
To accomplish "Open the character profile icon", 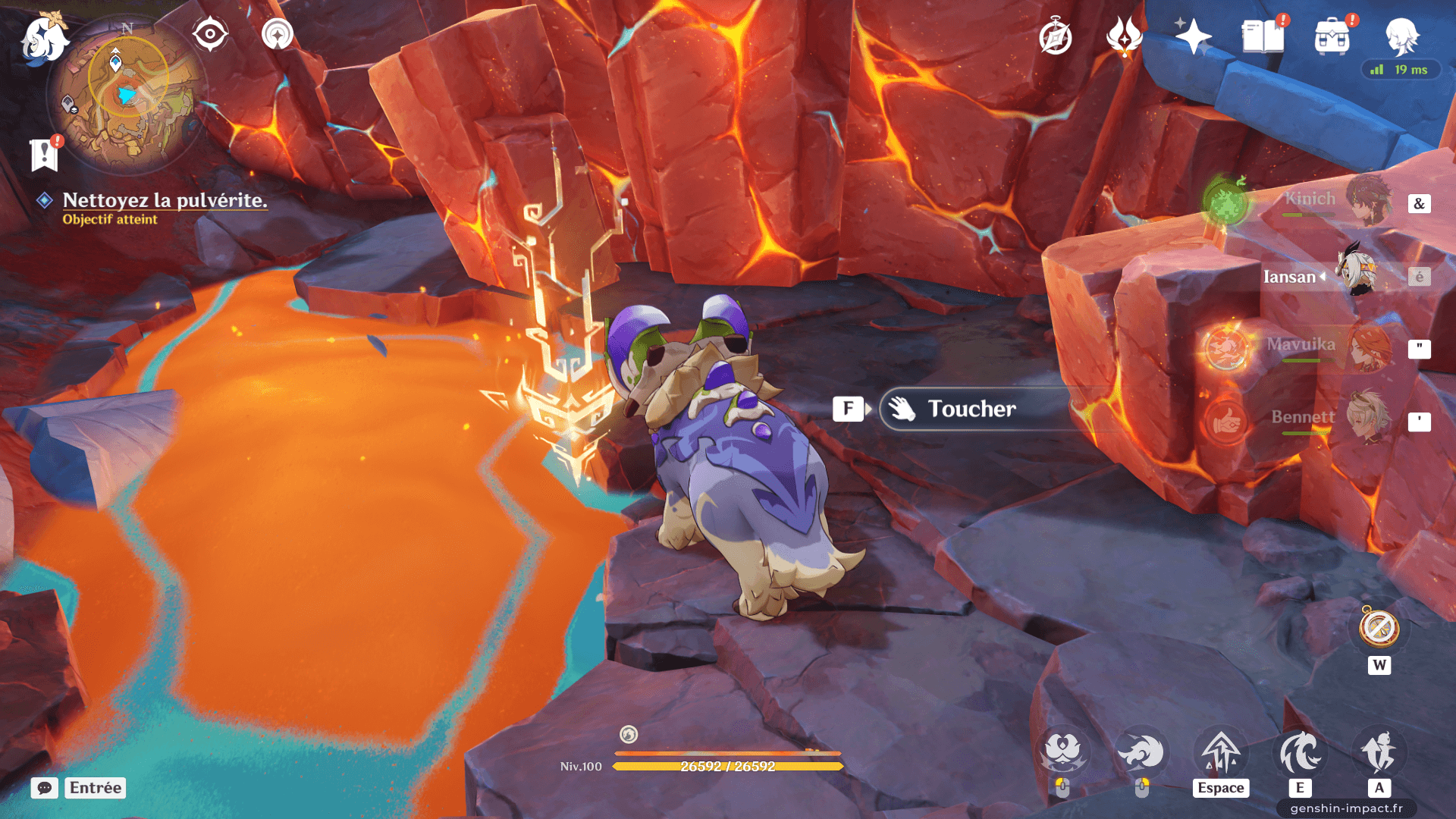I will pos(1401,36).
